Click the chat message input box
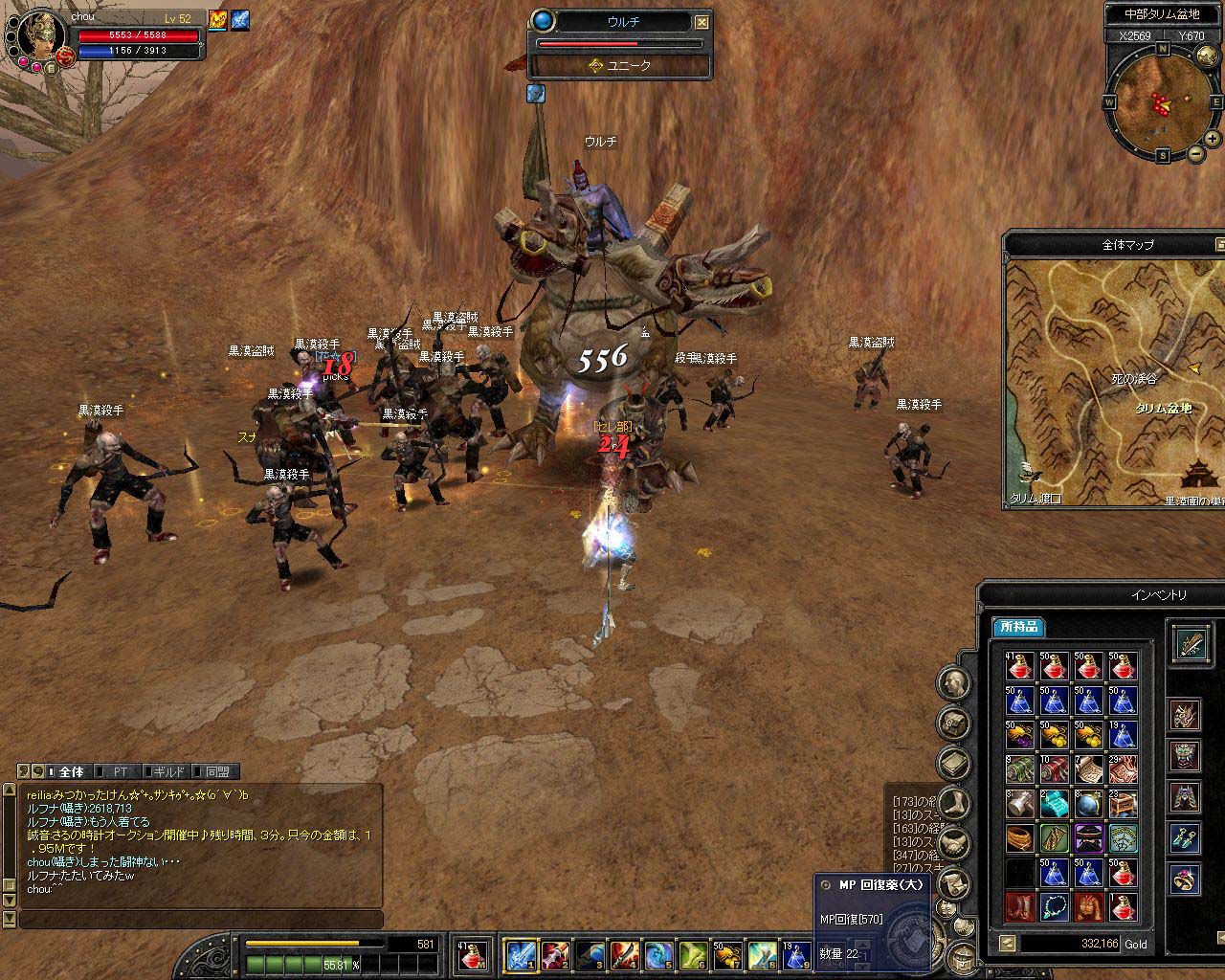The image size is (1225, 980). tap(201, 920)
